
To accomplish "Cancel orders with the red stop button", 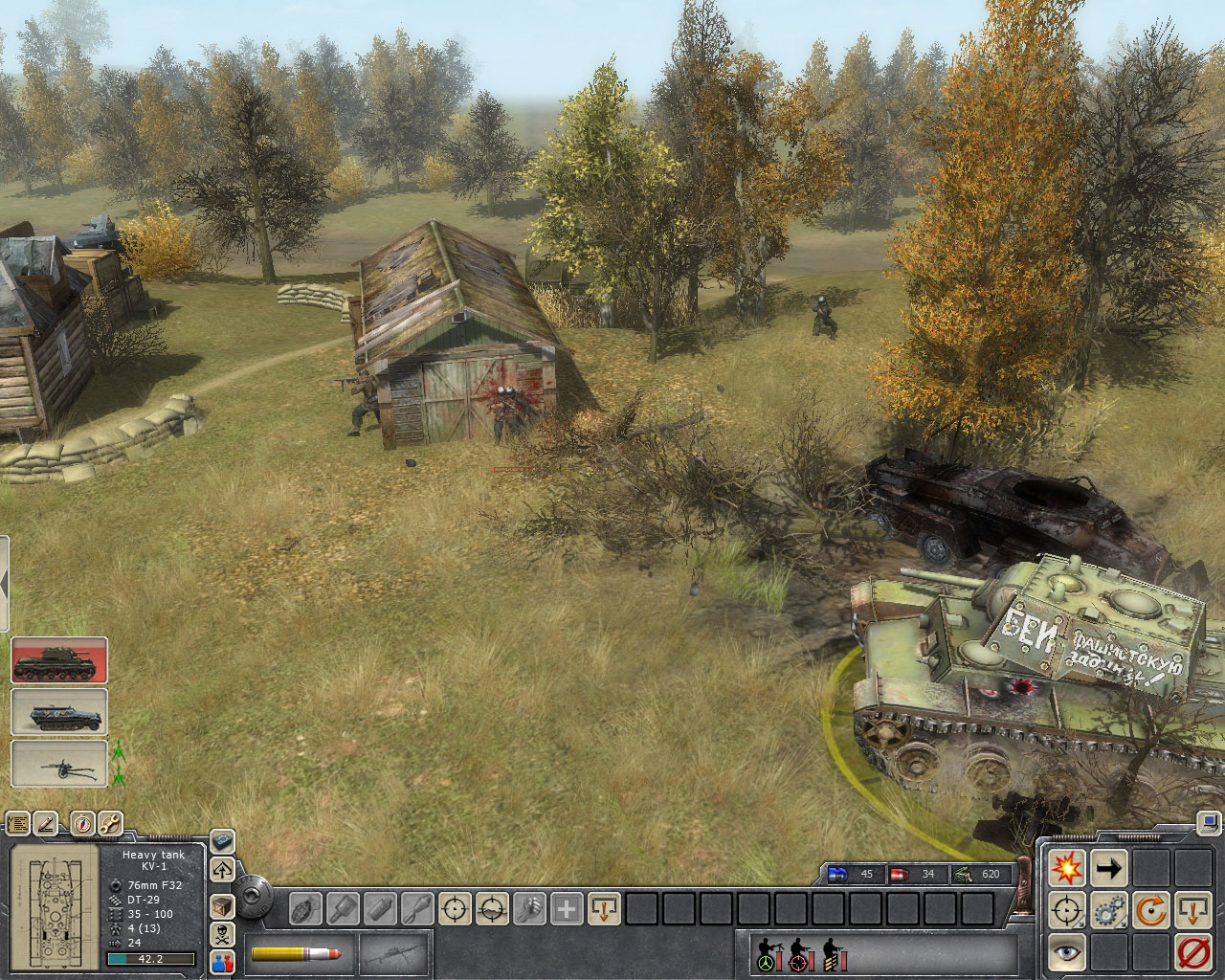I will (1193, 952).
